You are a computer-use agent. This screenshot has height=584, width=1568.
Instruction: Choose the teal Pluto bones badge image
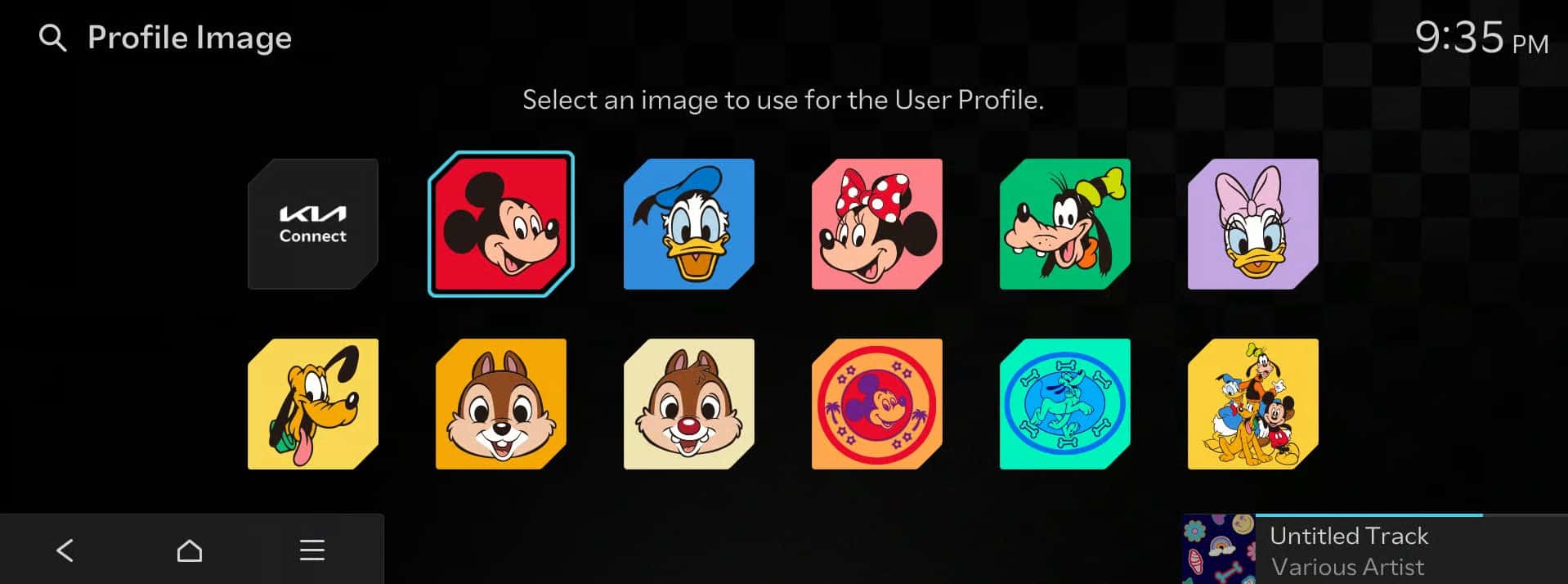pos(1064,404)
